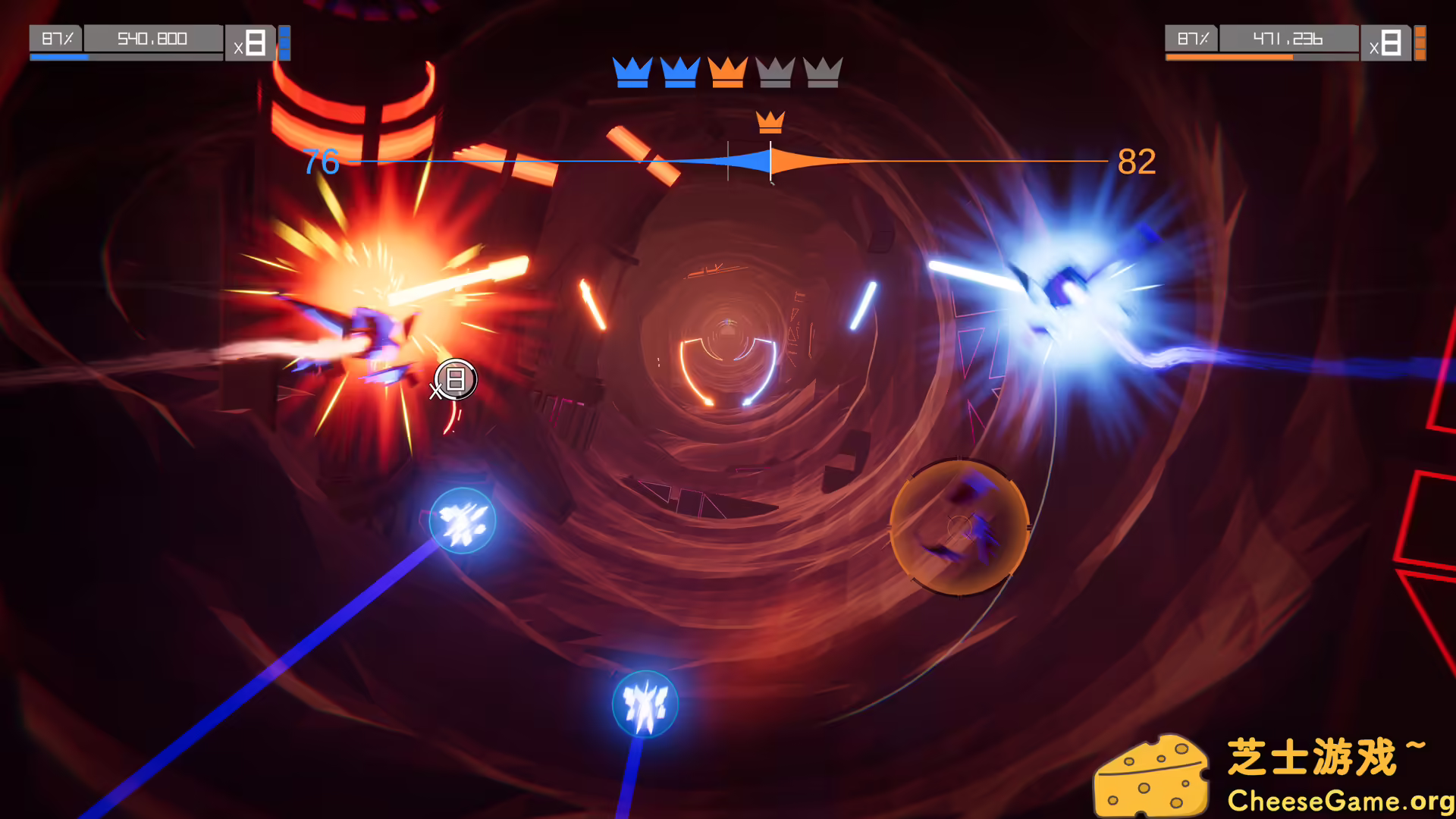Click the leftmost gray crown icon
This screenshot has width=1456, height=819.
click(775, 74)
